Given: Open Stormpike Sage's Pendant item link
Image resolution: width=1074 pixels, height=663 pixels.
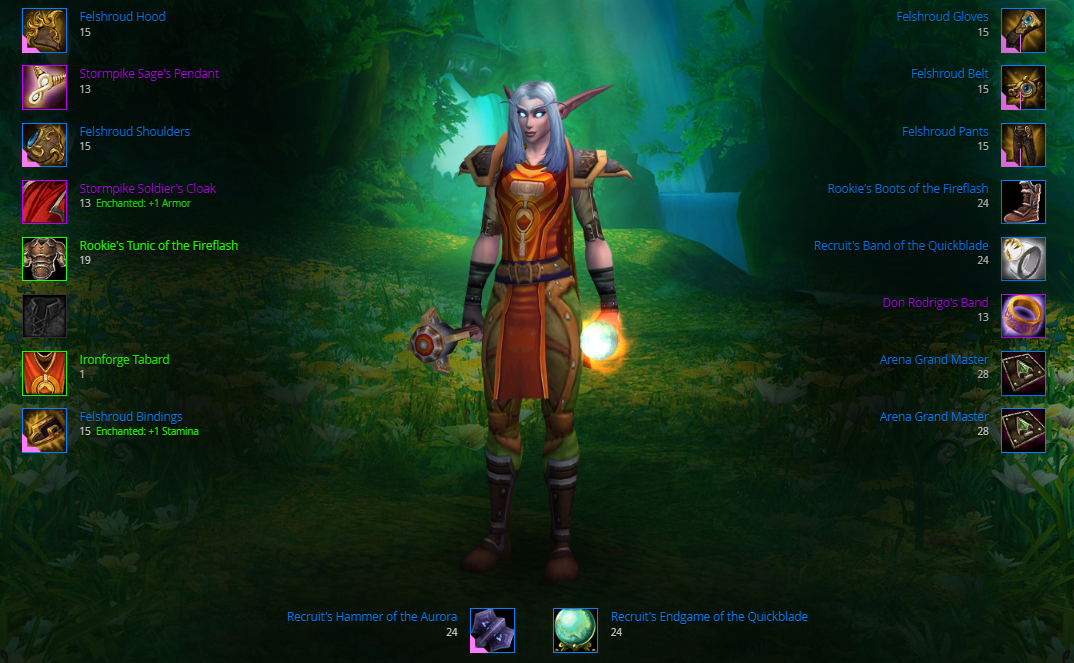Looking at the screenshot, I should (x=149, y=74).
